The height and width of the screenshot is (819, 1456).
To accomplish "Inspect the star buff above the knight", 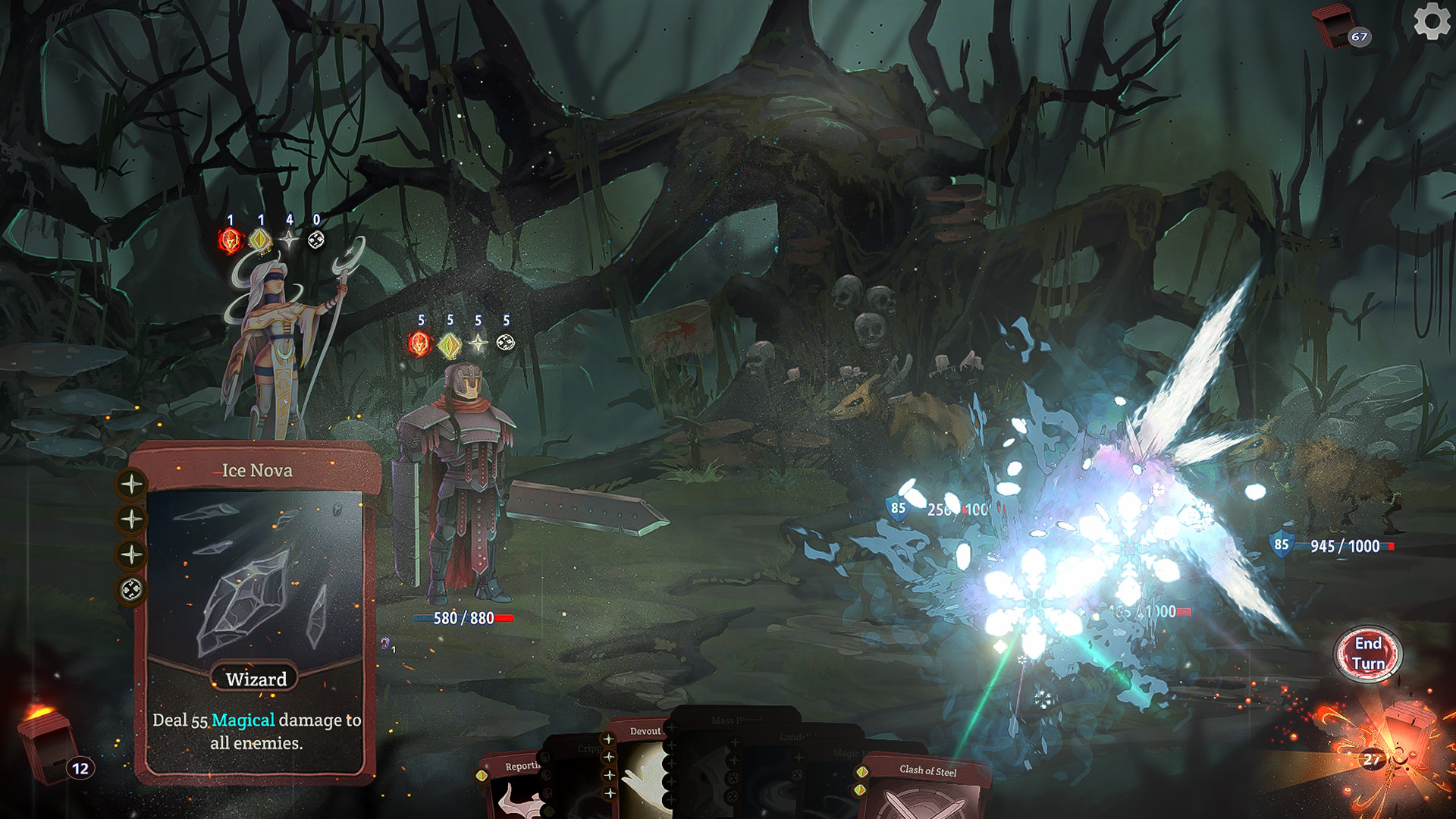I will coord(477,343).
